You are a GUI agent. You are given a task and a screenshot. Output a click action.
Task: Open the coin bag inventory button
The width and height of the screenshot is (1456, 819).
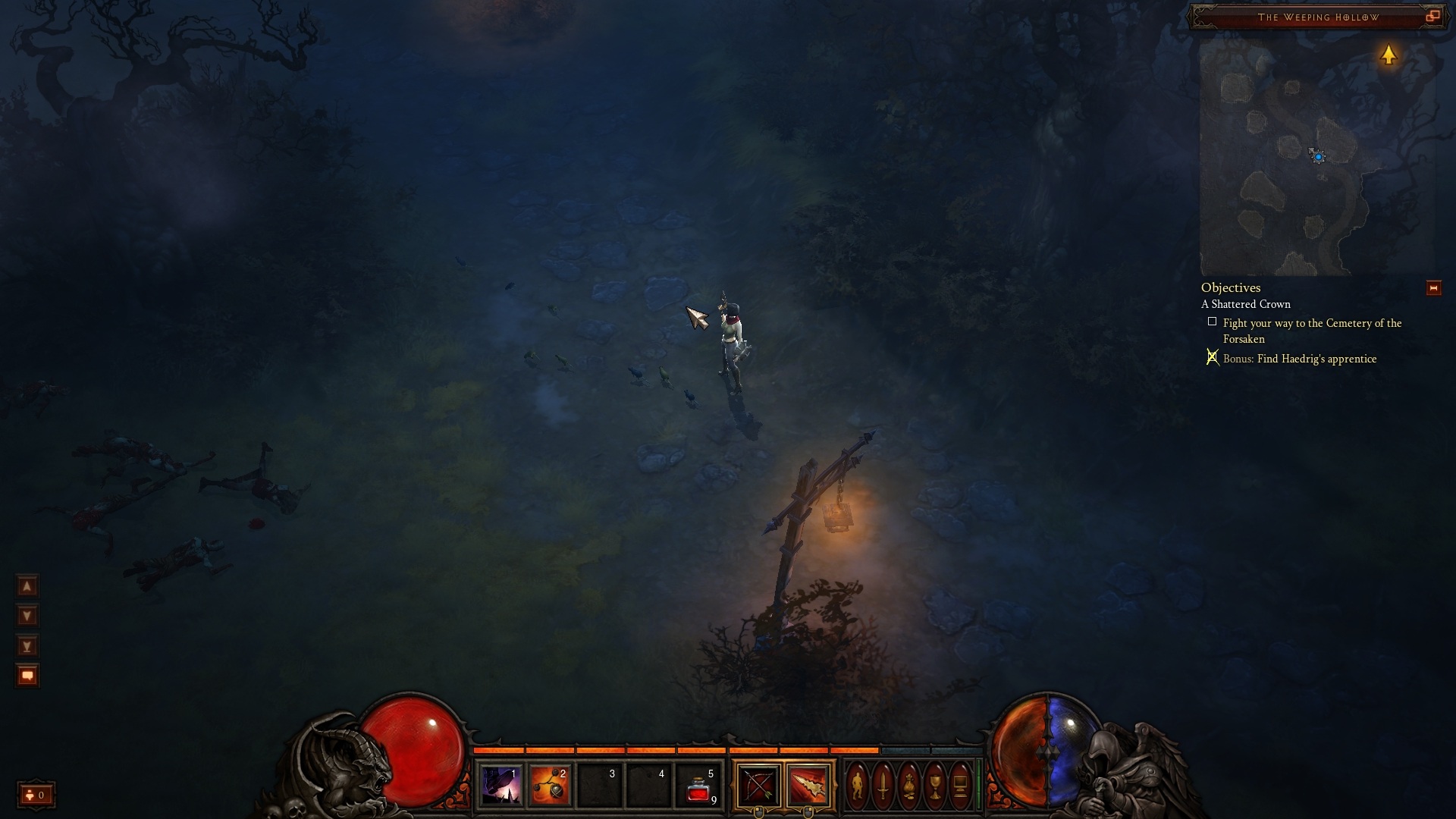(x=909, y=786)
